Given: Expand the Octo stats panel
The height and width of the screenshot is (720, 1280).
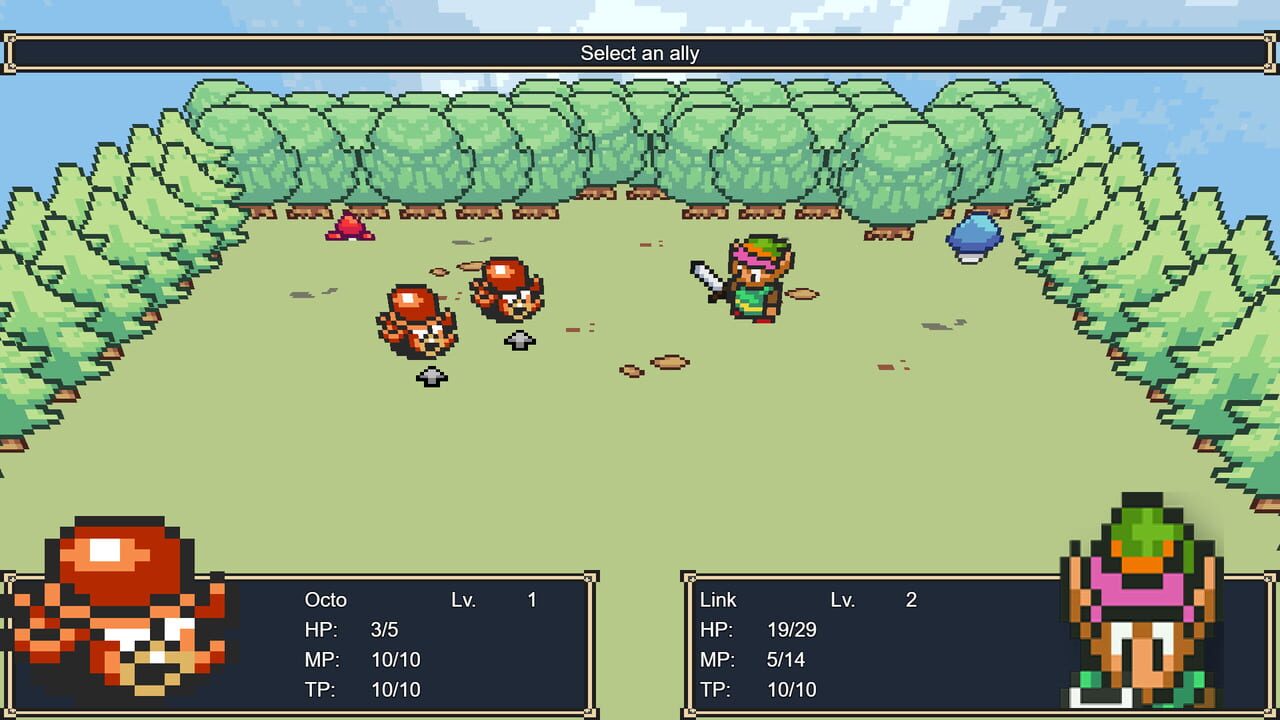Looking at the screenshot, I should (x=420, y=645).
